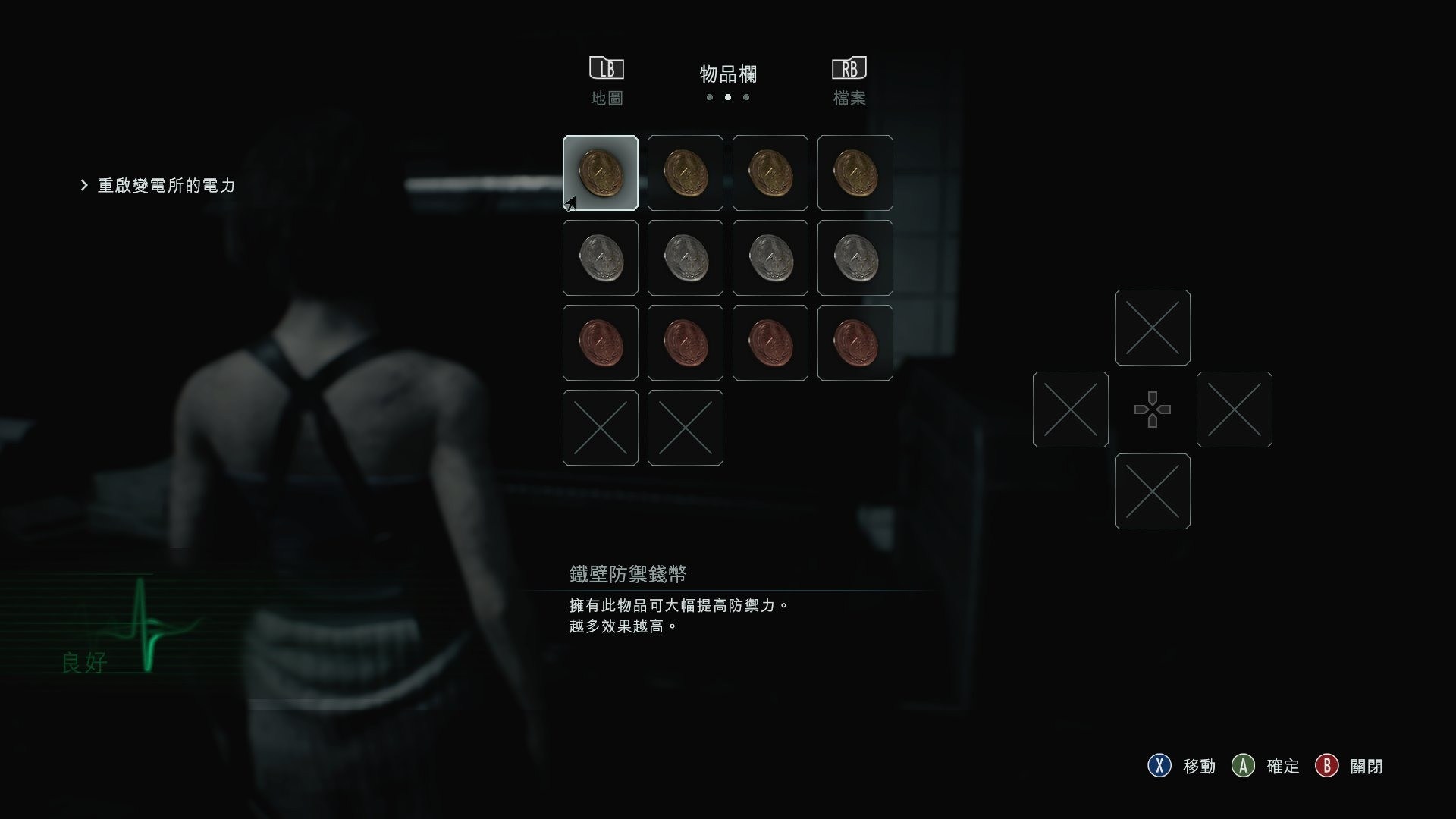This screenshot has width=1456, height=819.
Task: Click the up d-pad shortcut slot
Action: tap(1152, 328)
